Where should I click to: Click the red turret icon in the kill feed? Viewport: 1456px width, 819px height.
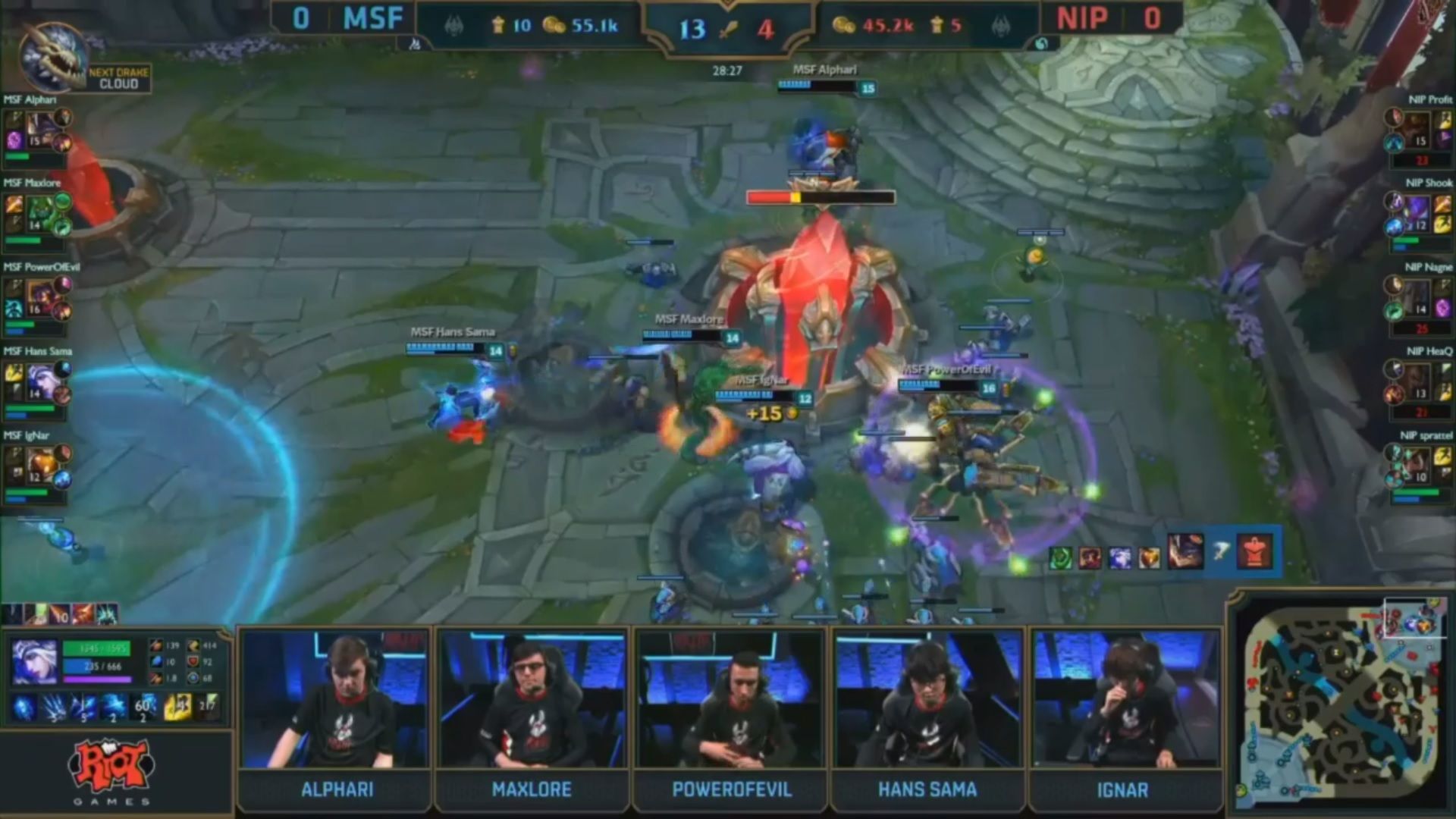(1254, 552)
